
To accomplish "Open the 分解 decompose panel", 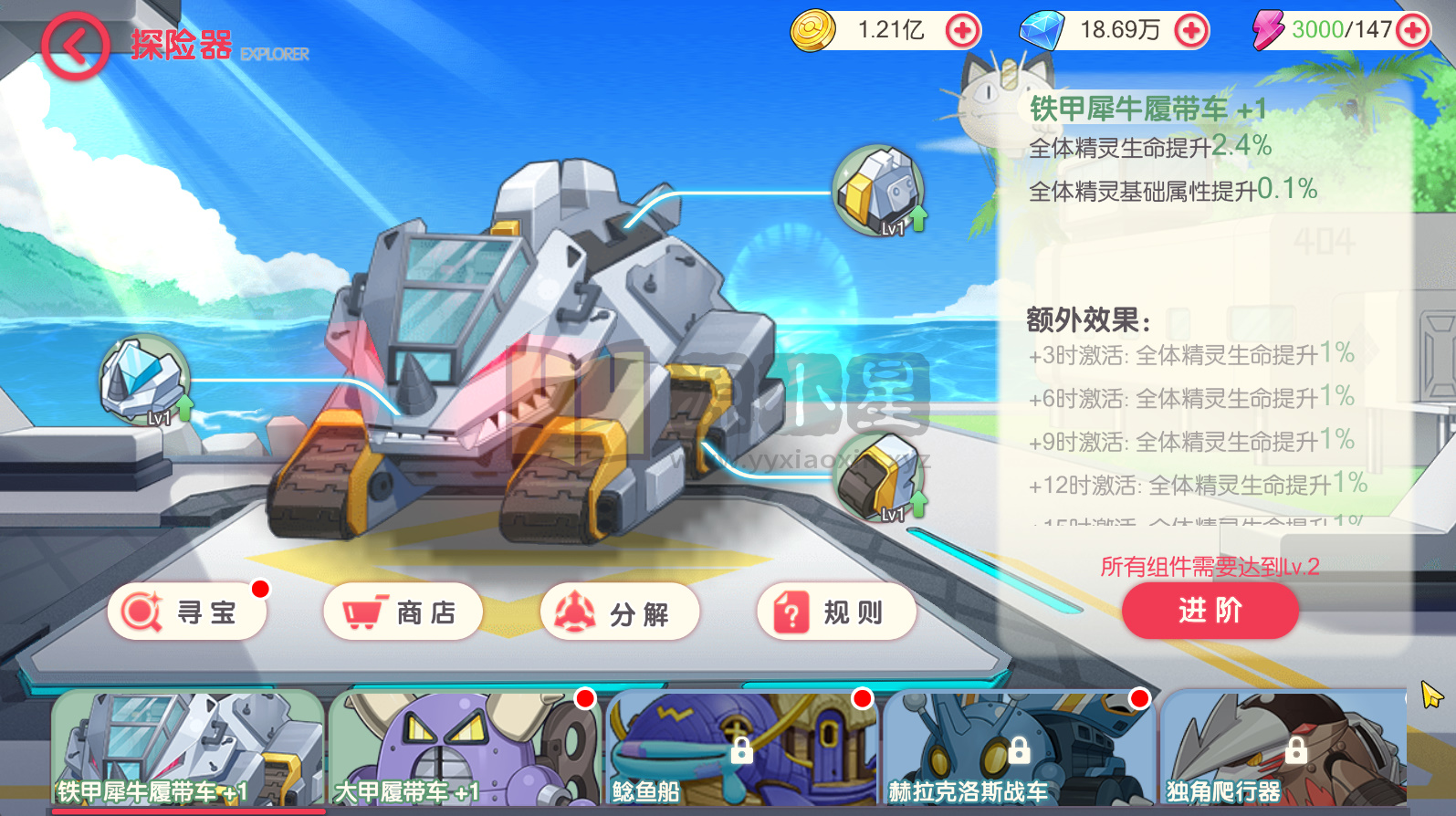I will [x=620, y=612].
